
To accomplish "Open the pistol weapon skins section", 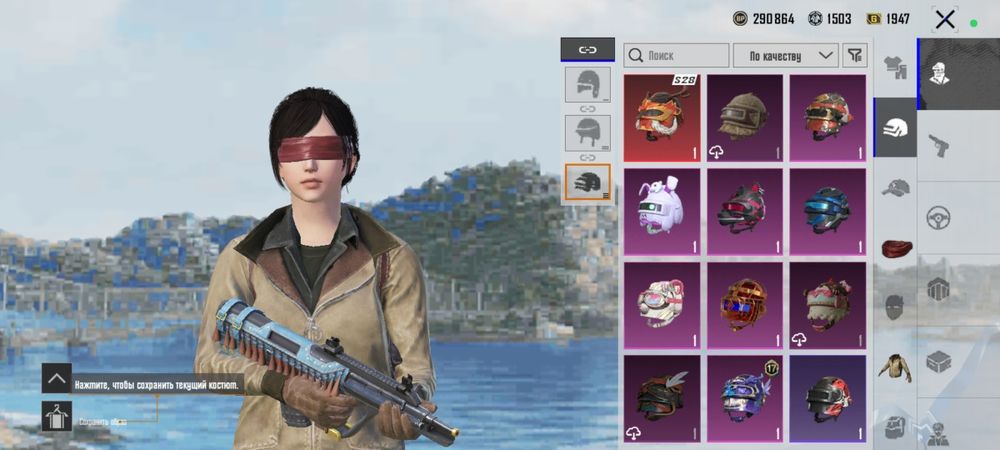I will point(939,145).
